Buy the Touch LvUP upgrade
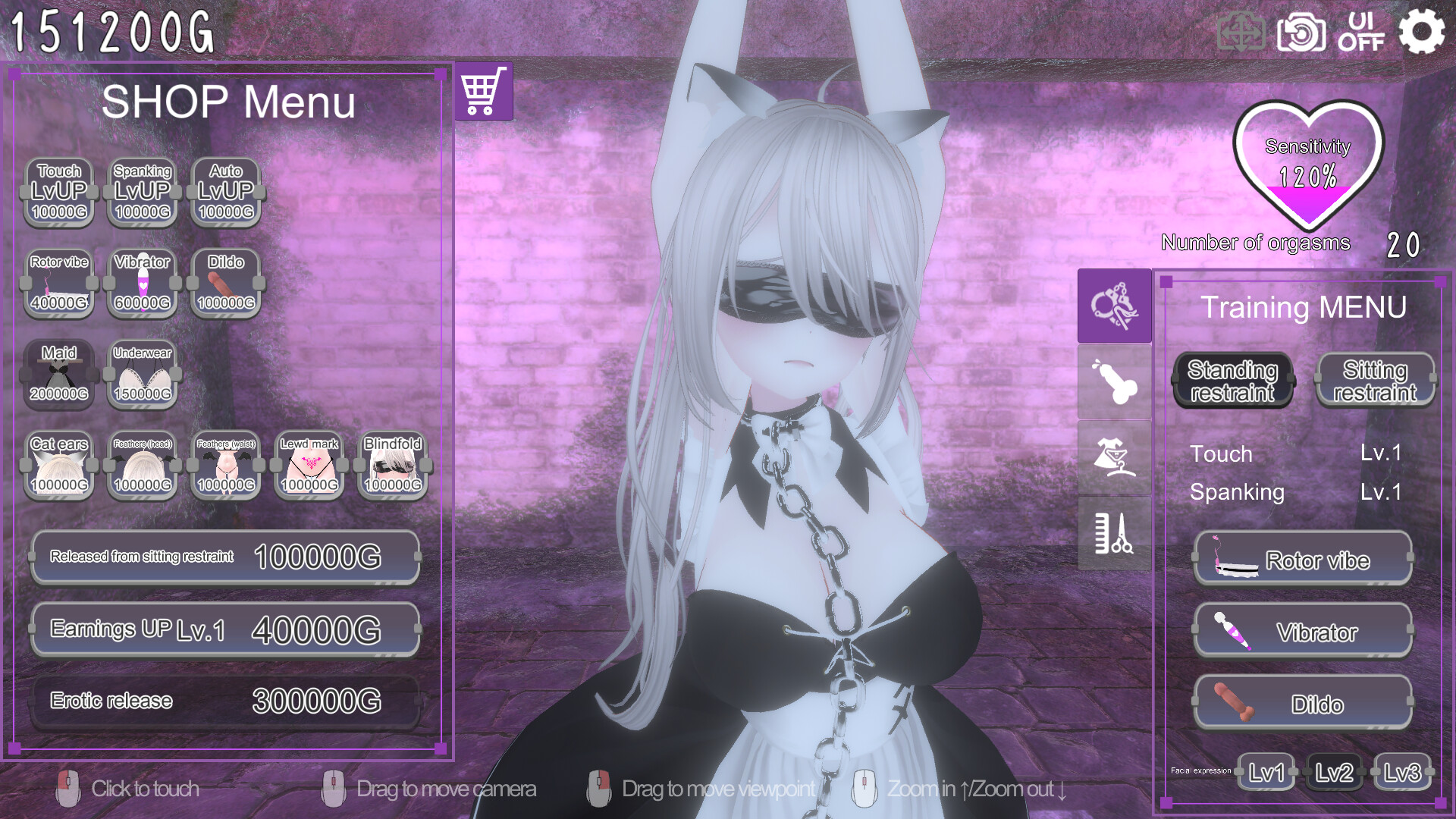1456x819 pixels. 59,192
